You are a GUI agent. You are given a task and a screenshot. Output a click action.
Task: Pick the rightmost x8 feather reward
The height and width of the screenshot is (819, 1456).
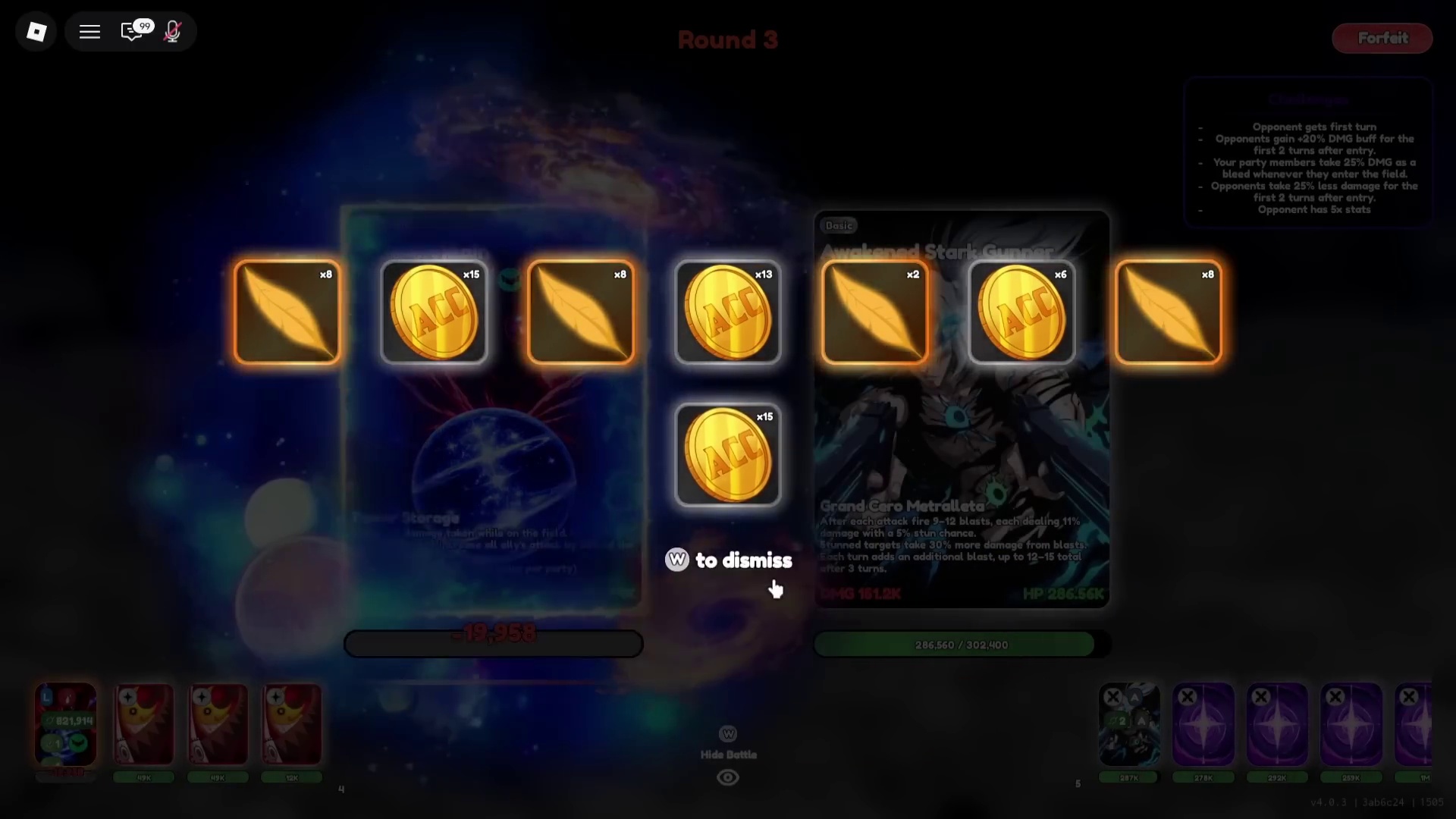coord(1168,312)
